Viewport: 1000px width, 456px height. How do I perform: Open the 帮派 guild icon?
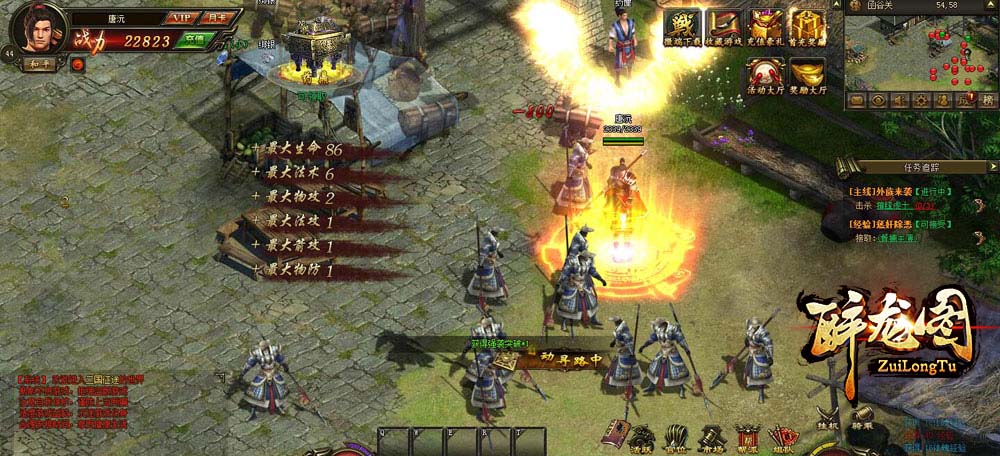click(x=747, y=436)
